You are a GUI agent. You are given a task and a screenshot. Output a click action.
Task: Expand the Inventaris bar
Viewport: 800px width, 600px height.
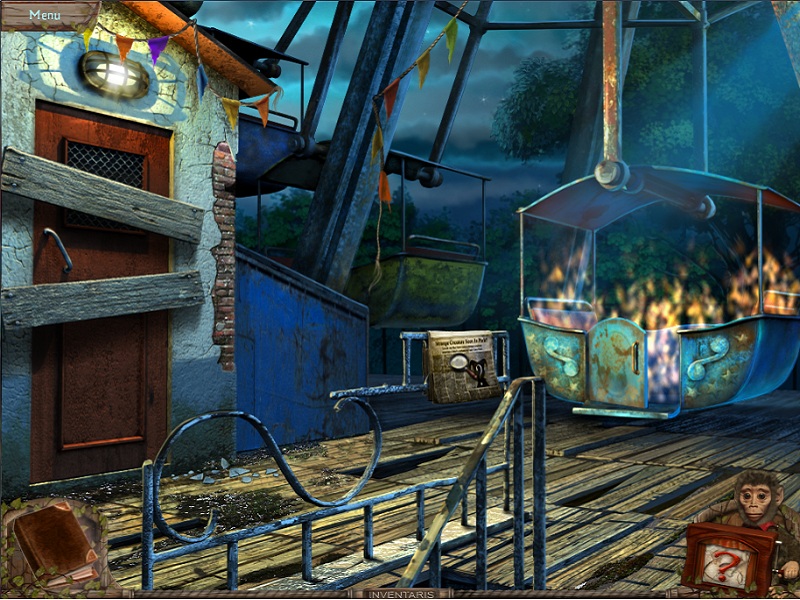pos(399,593)
